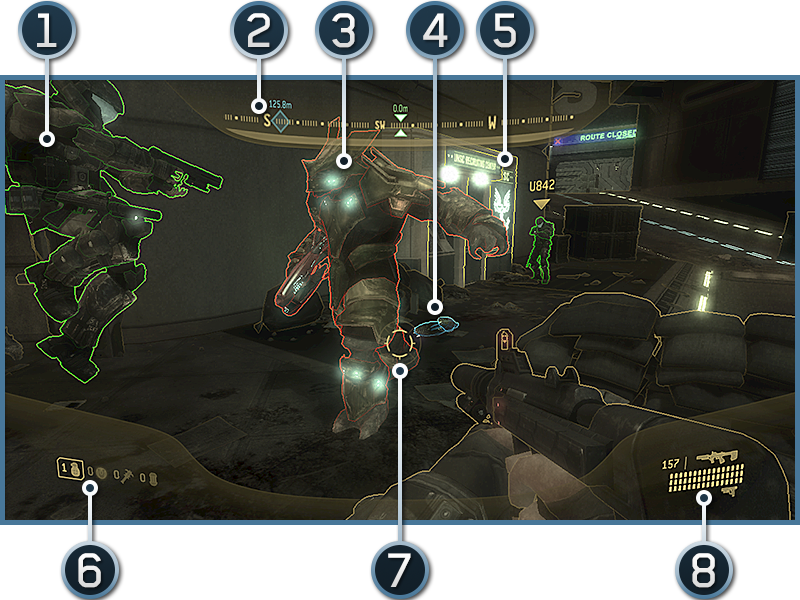Screen dimensions: 800x600
Task: Click the numbered callout 8 badge
Action: click(x=703, y=570)
